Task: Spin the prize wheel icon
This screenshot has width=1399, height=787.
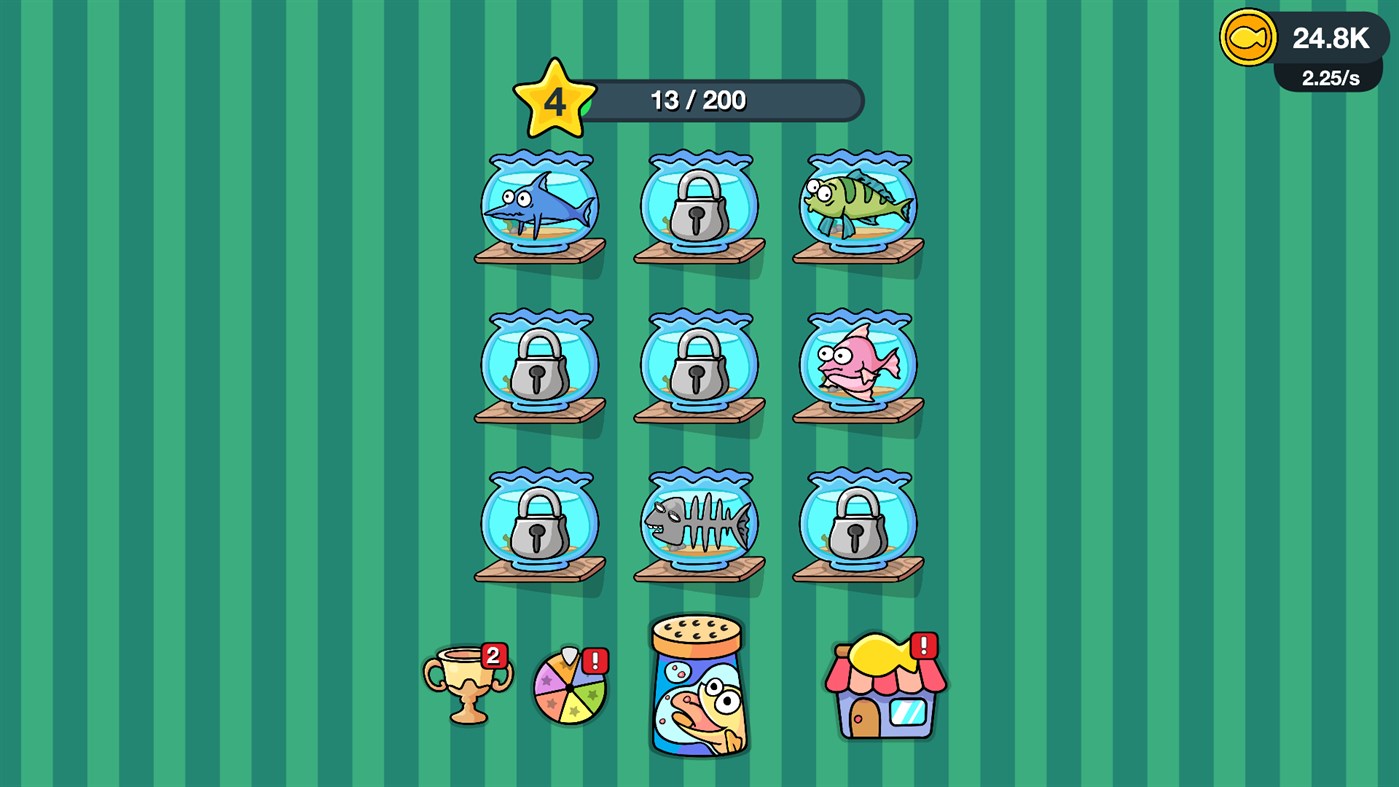Action: pos(568,686)
